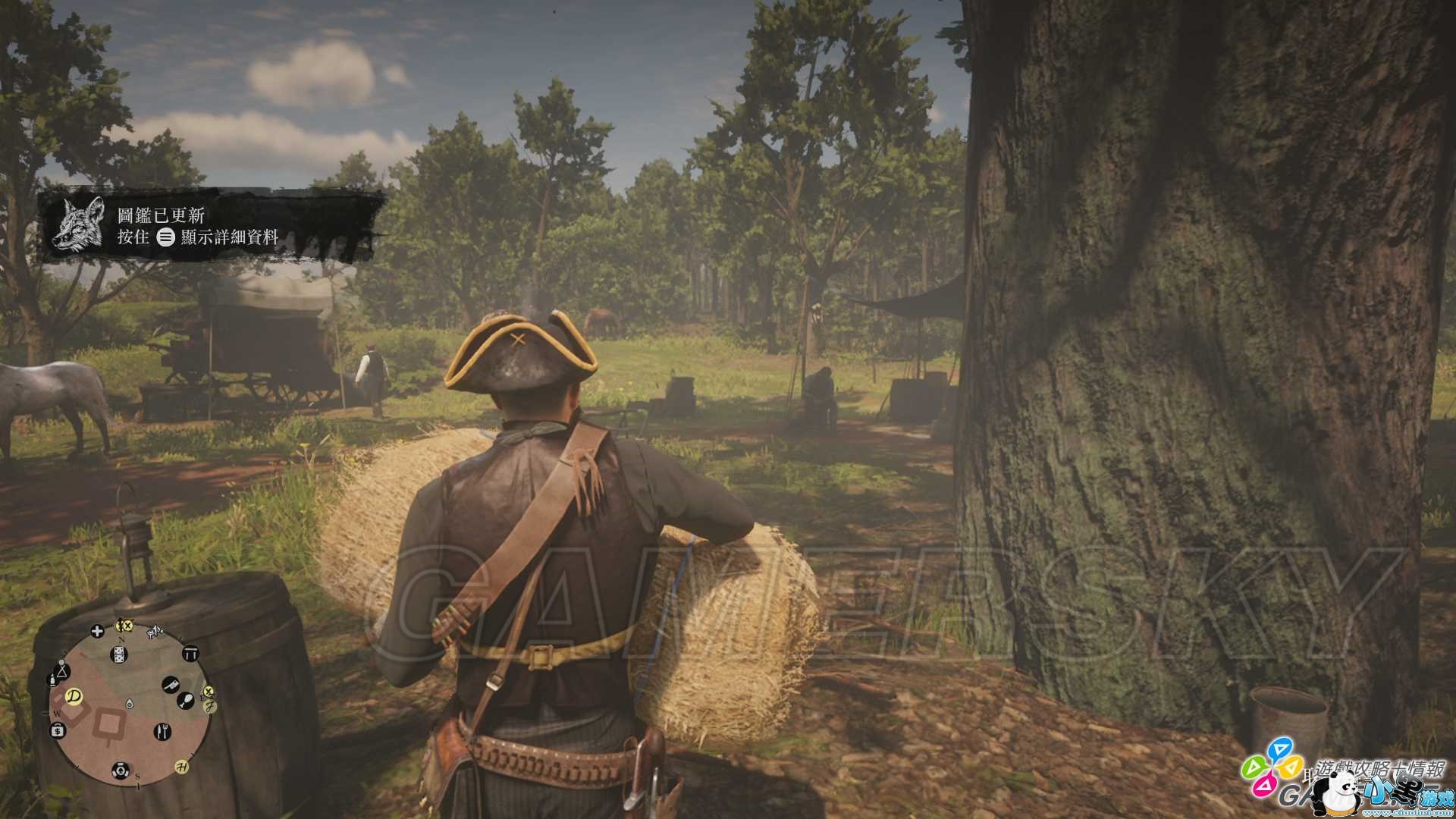Select the yellow D companion marker
The width and height of the screenshot is (1456, 819).
(74, 695)
